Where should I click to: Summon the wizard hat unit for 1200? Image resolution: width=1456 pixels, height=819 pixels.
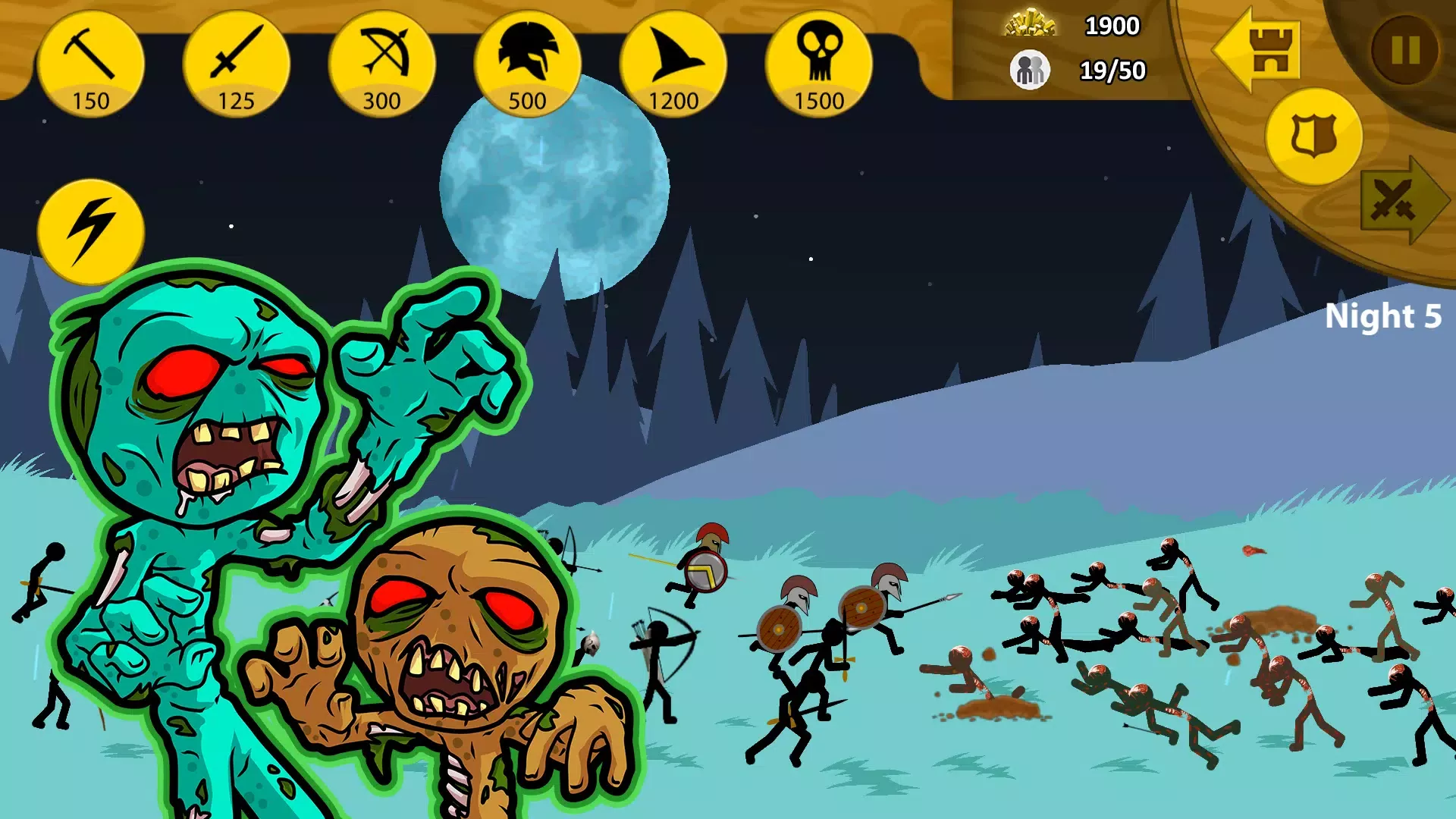point(673,64)
